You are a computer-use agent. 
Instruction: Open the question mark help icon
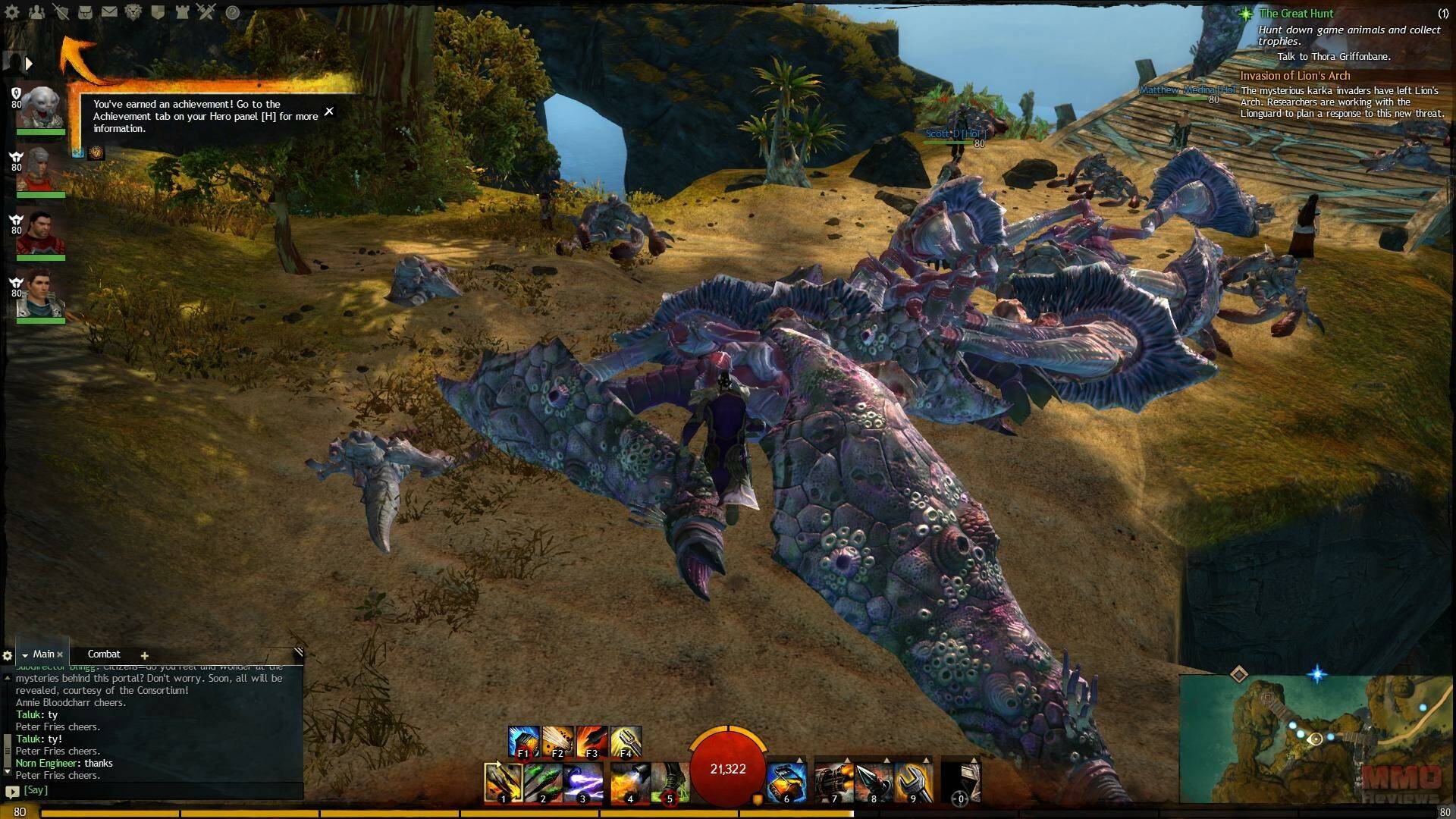[233, 12]
